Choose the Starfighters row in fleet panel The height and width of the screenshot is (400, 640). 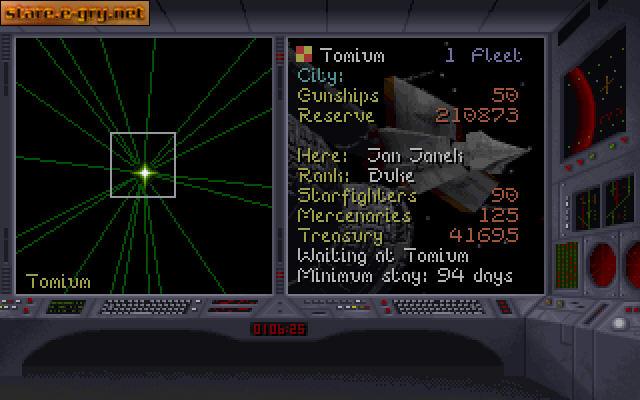[408, 195]
